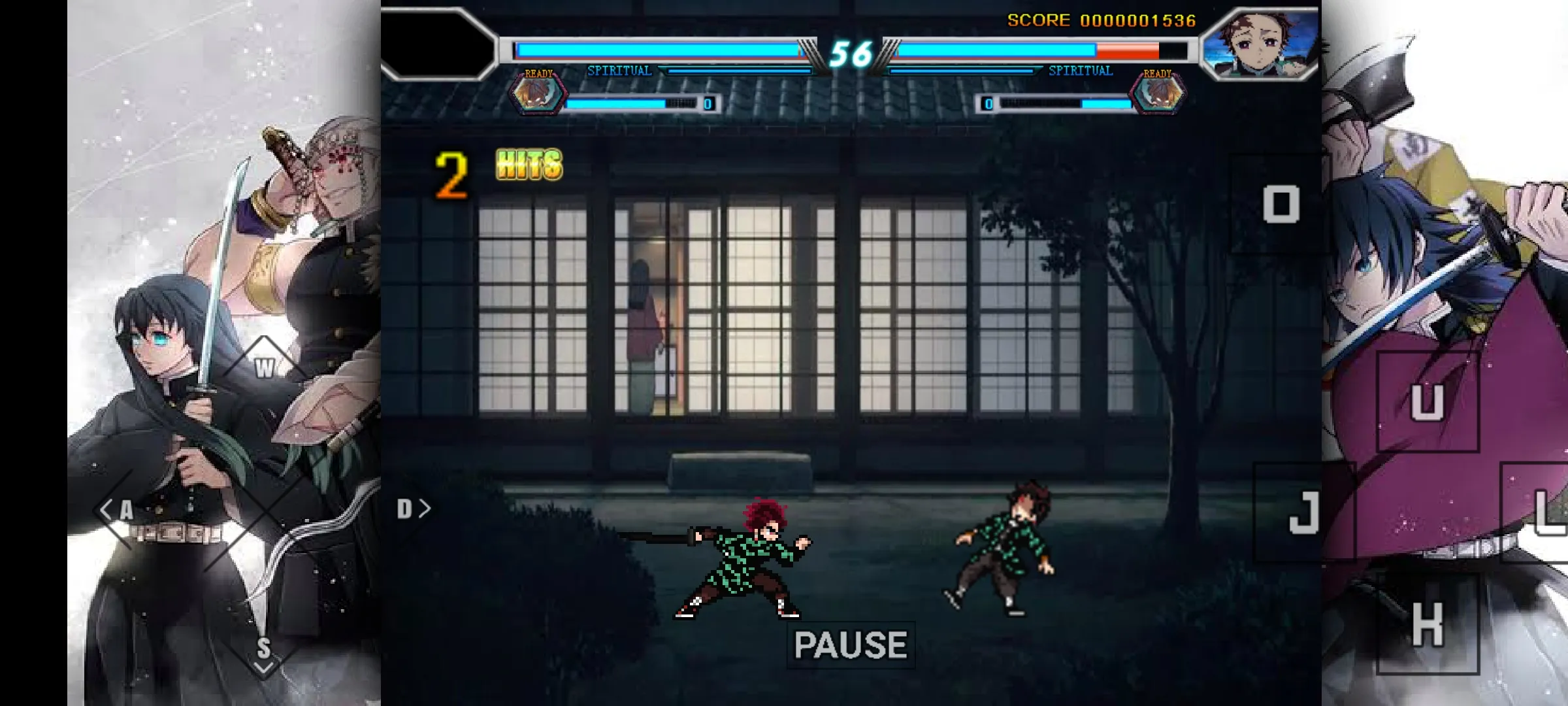Viewport: 1568px width, 706px height.
Task: Hit the O action button
Action: pos(1281,205)
